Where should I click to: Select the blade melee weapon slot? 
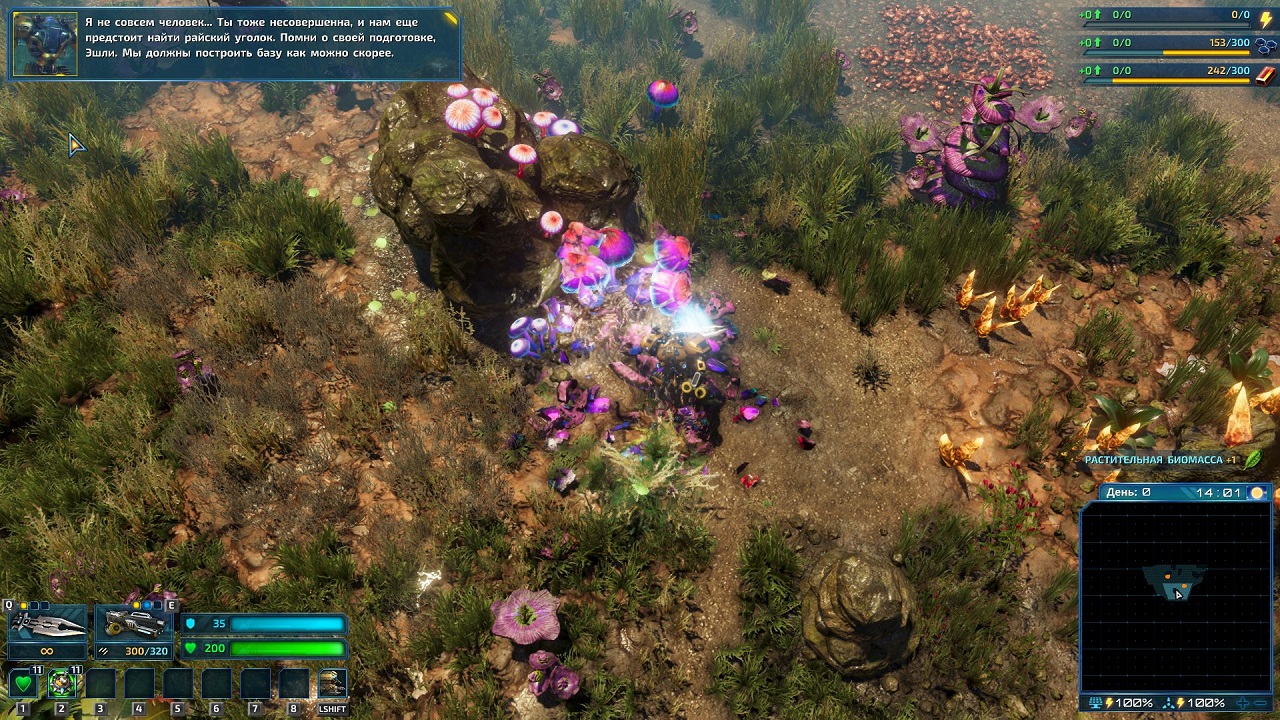tap(47, 623)
